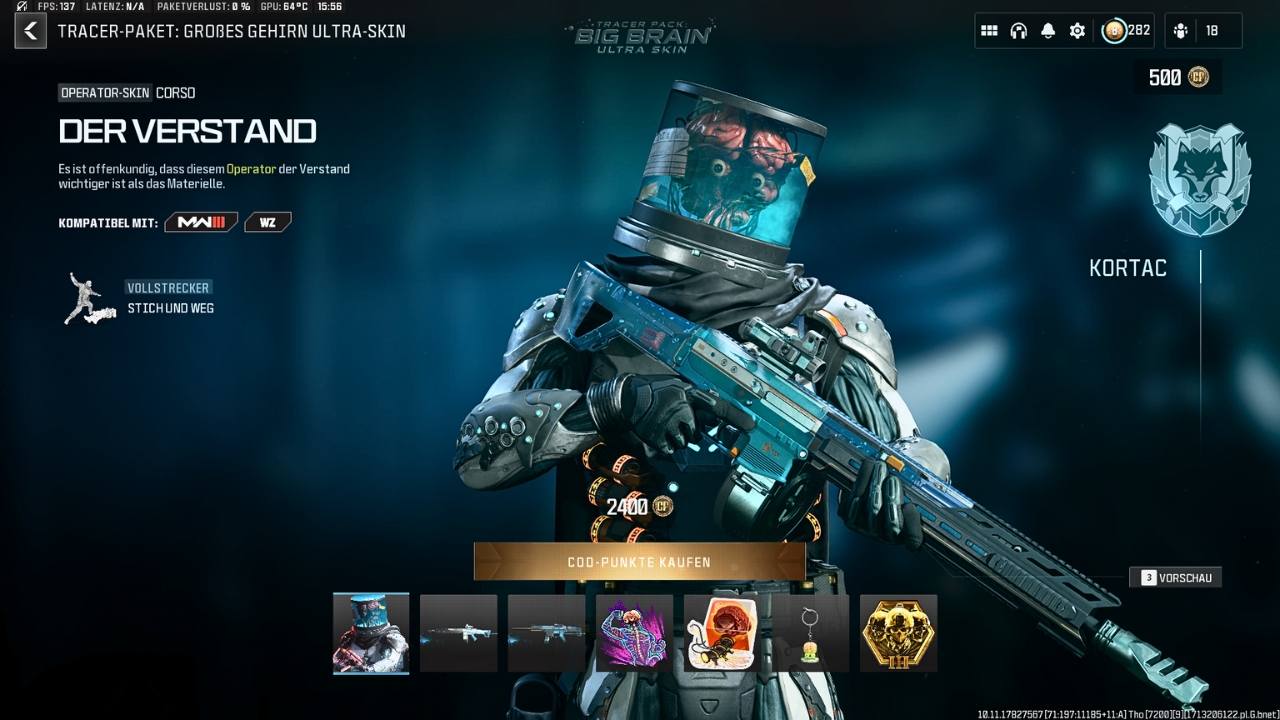The image size is (1280, 720).
Task: View the player level 282 badge
Action: [1127, 31]
